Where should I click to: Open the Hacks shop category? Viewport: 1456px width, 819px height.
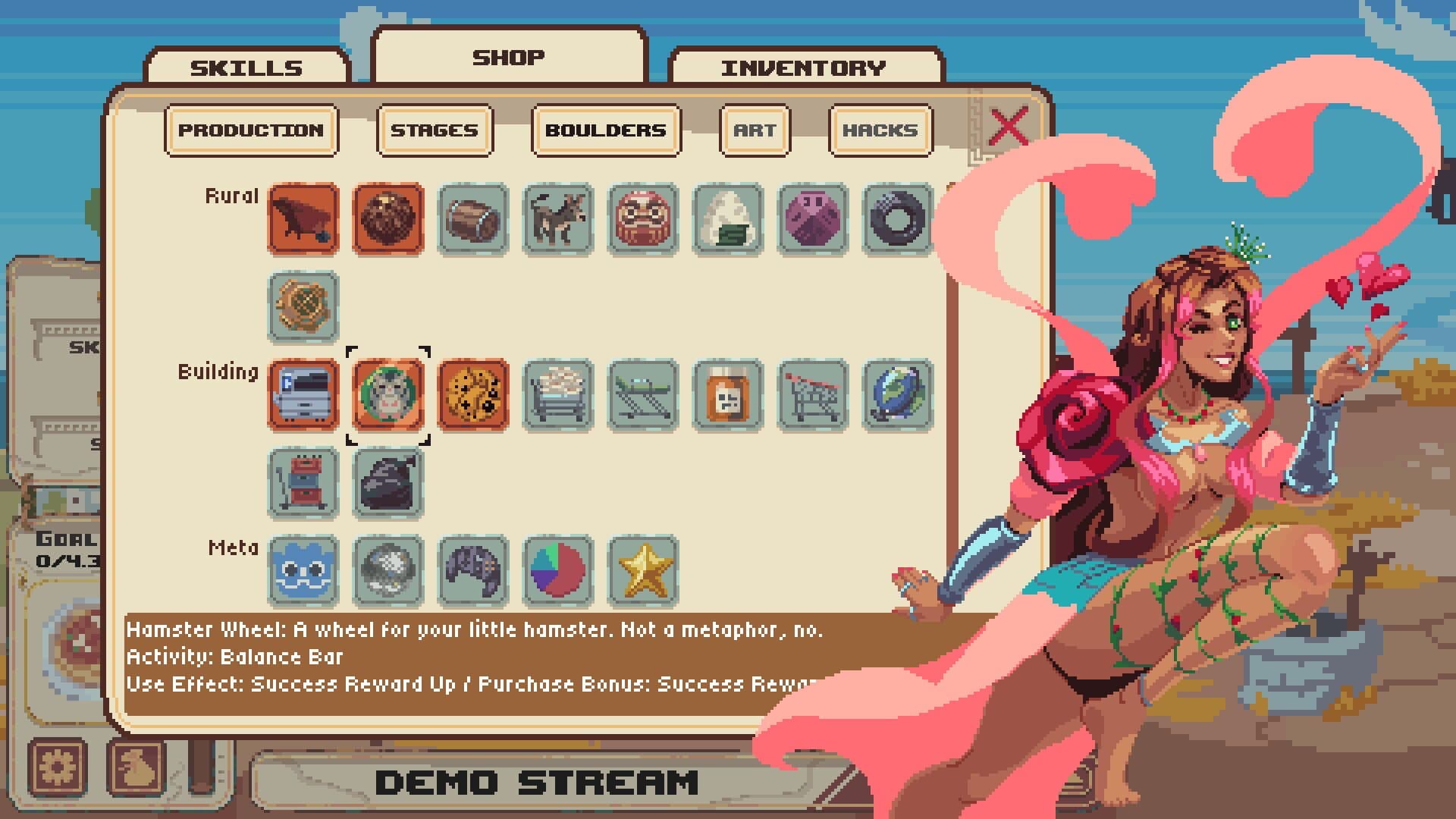pos(880,130)
